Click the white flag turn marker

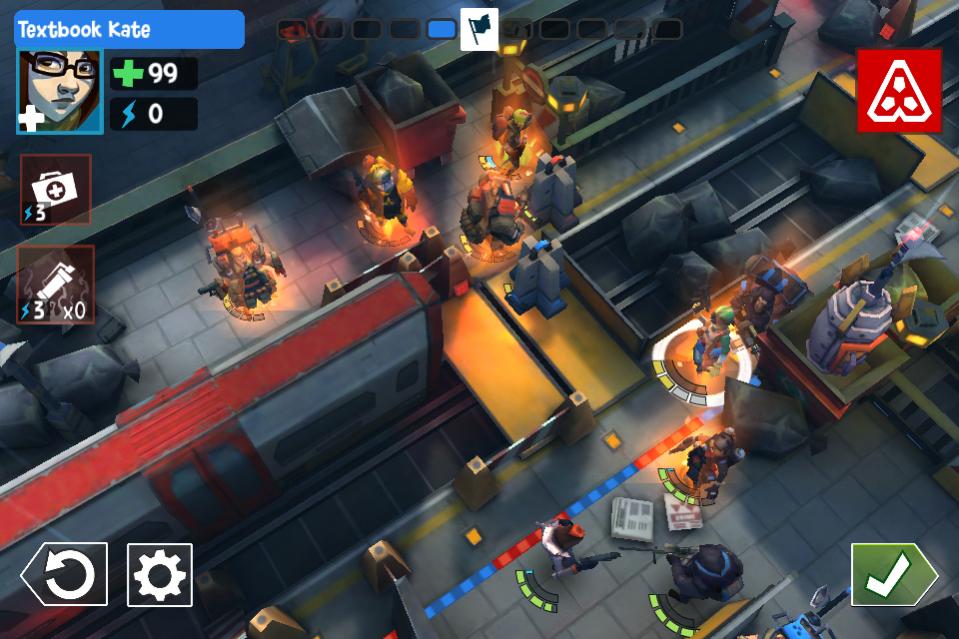pyautogui.click(x=479, y=29)
